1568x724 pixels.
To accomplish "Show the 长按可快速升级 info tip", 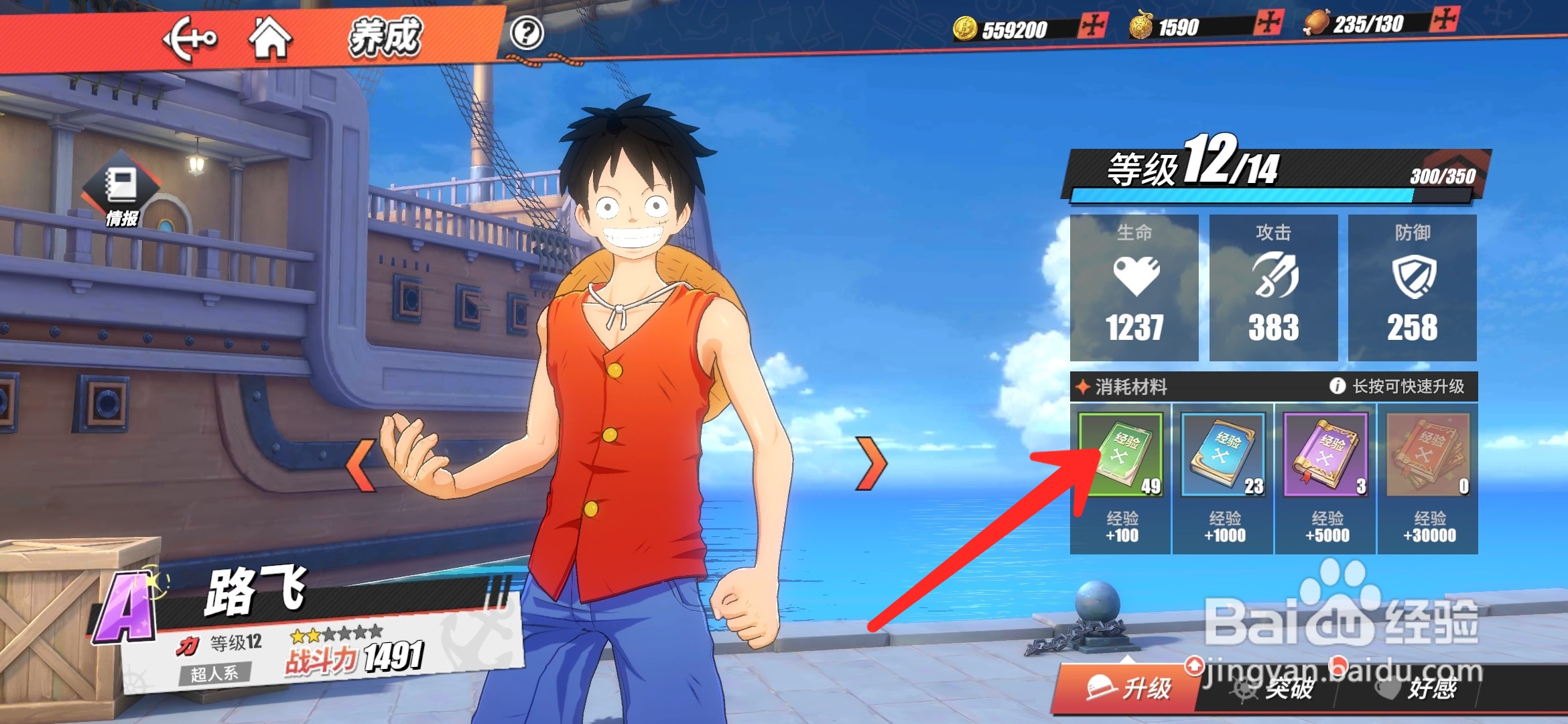I will pyautogui.click(x=1337, y=386).
